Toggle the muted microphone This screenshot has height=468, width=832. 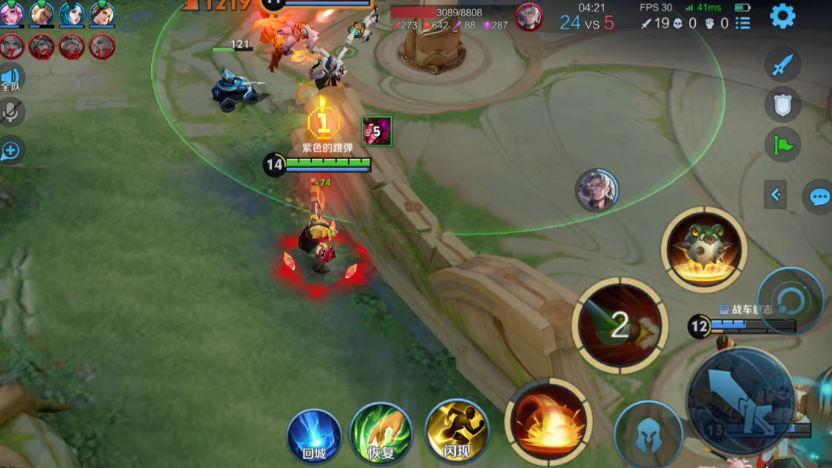tap(12, 112)
